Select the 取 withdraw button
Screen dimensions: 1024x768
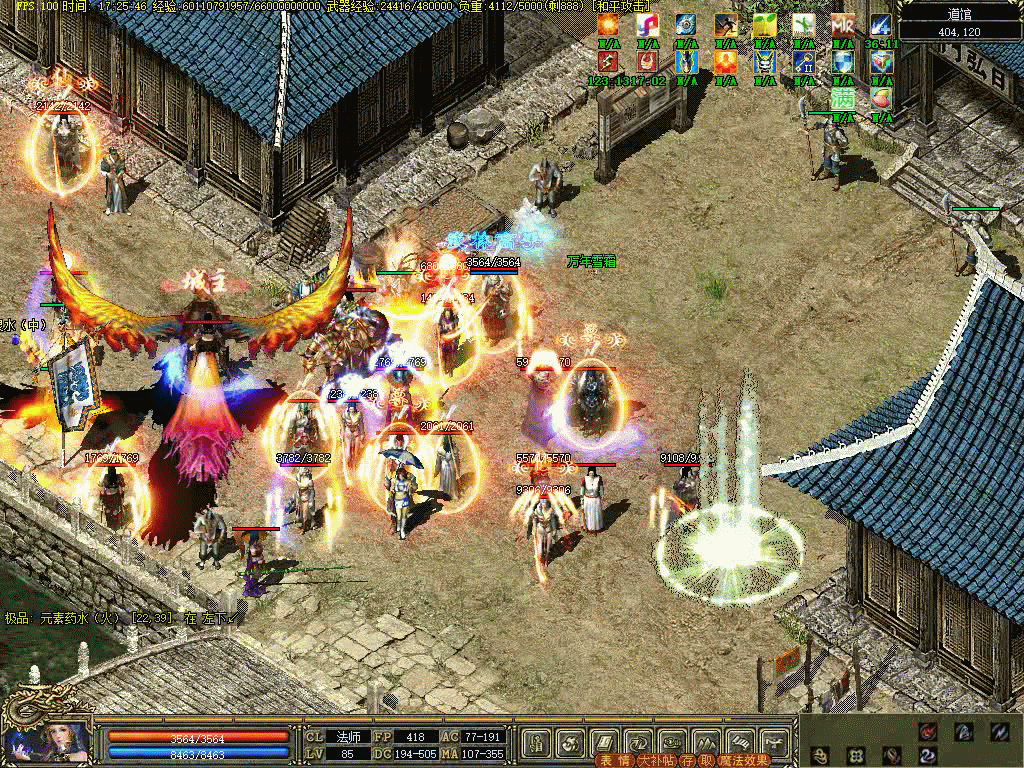click(706, 760)
